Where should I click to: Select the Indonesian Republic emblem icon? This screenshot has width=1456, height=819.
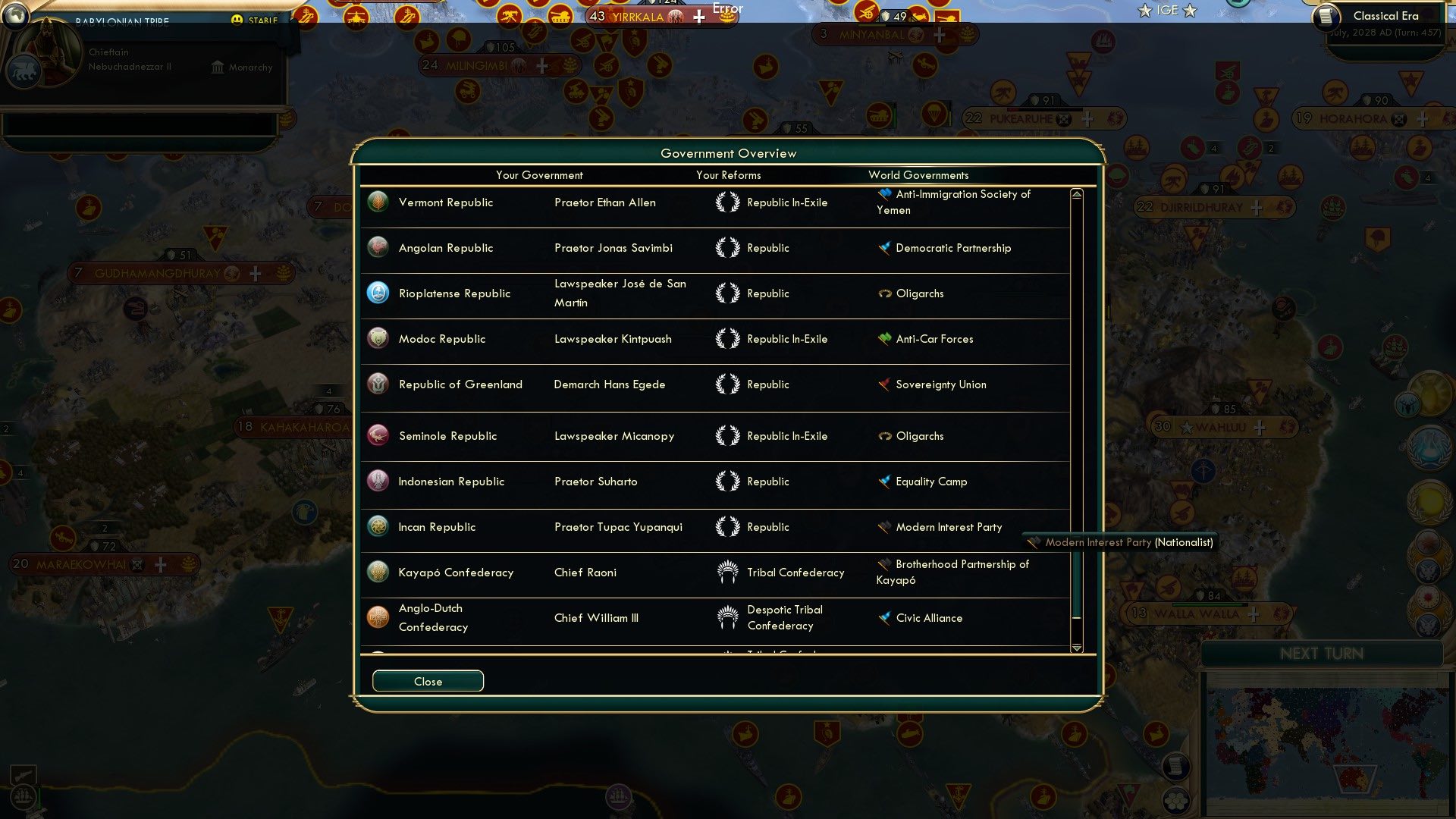378,482
